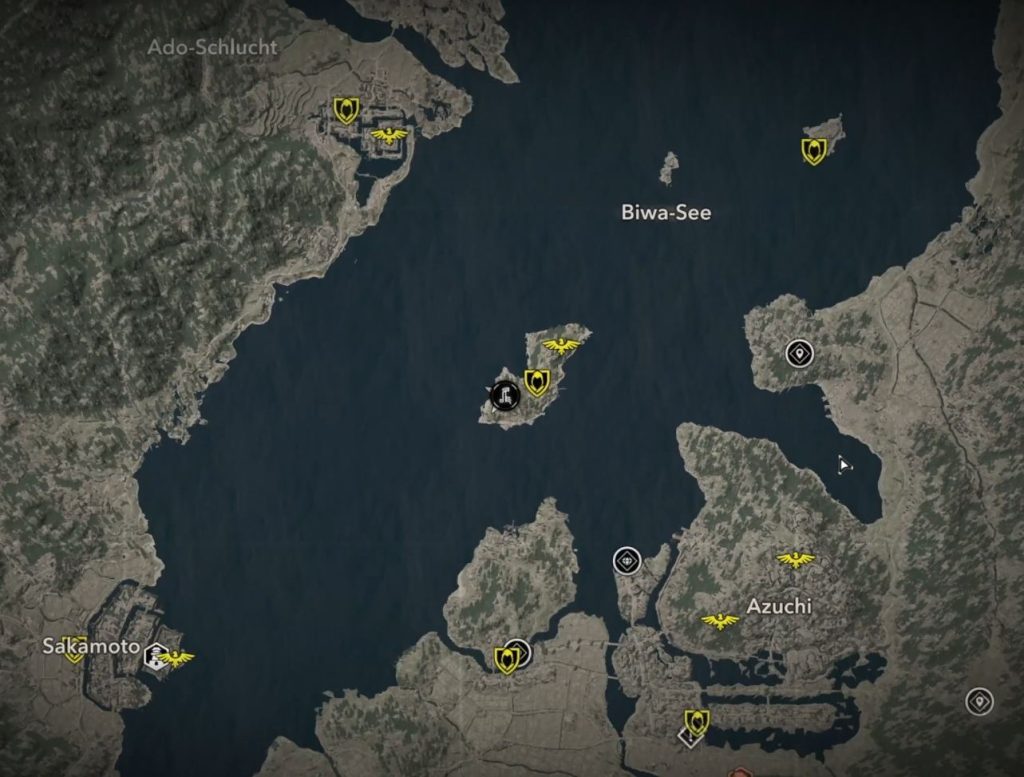Choose the yellow helmet shield on central island
1024x777 pixels.
(x=537, y=382)
